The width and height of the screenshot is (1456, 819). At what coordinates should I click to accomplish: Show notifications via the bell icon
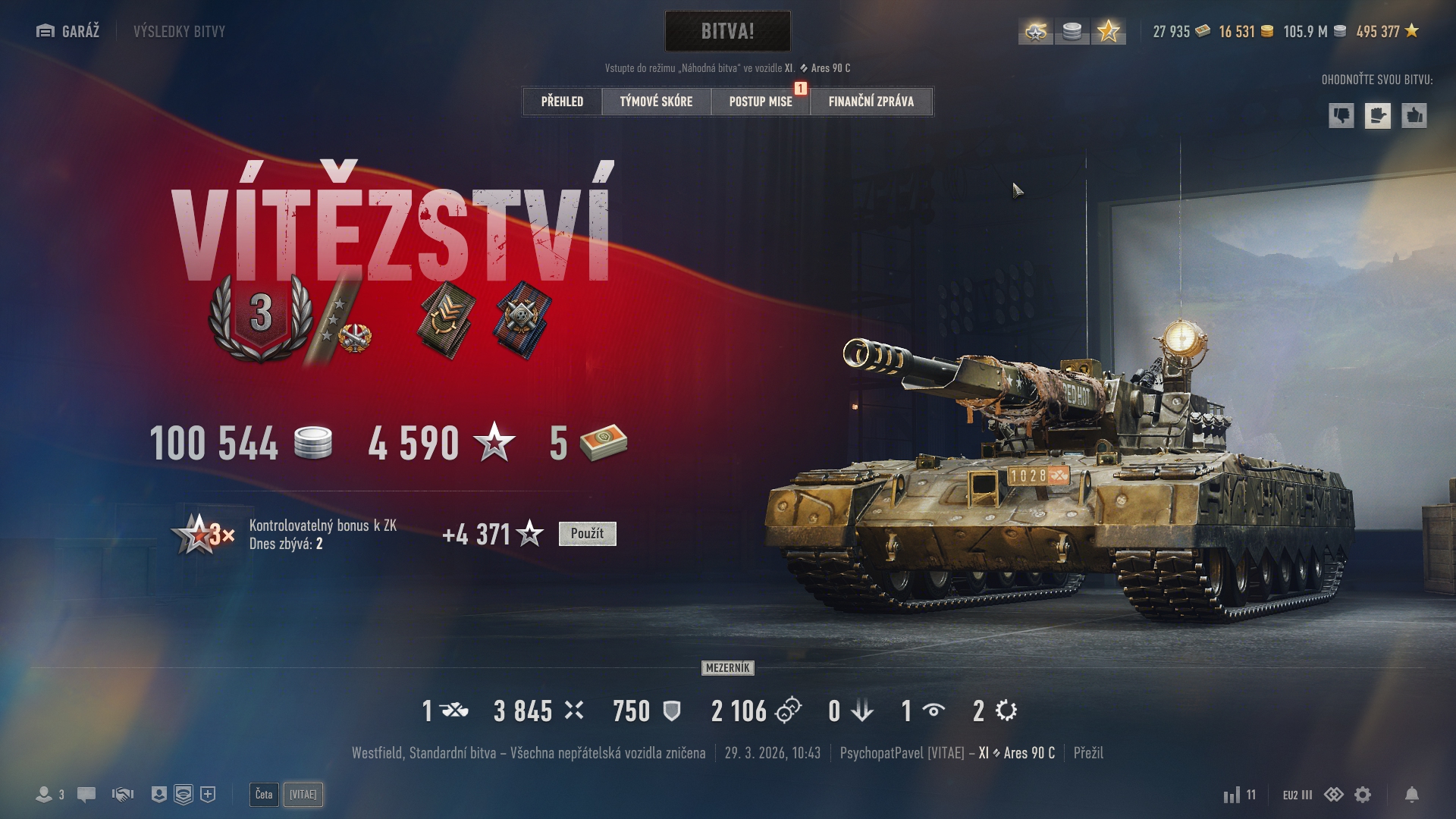tap(1411, 795)
